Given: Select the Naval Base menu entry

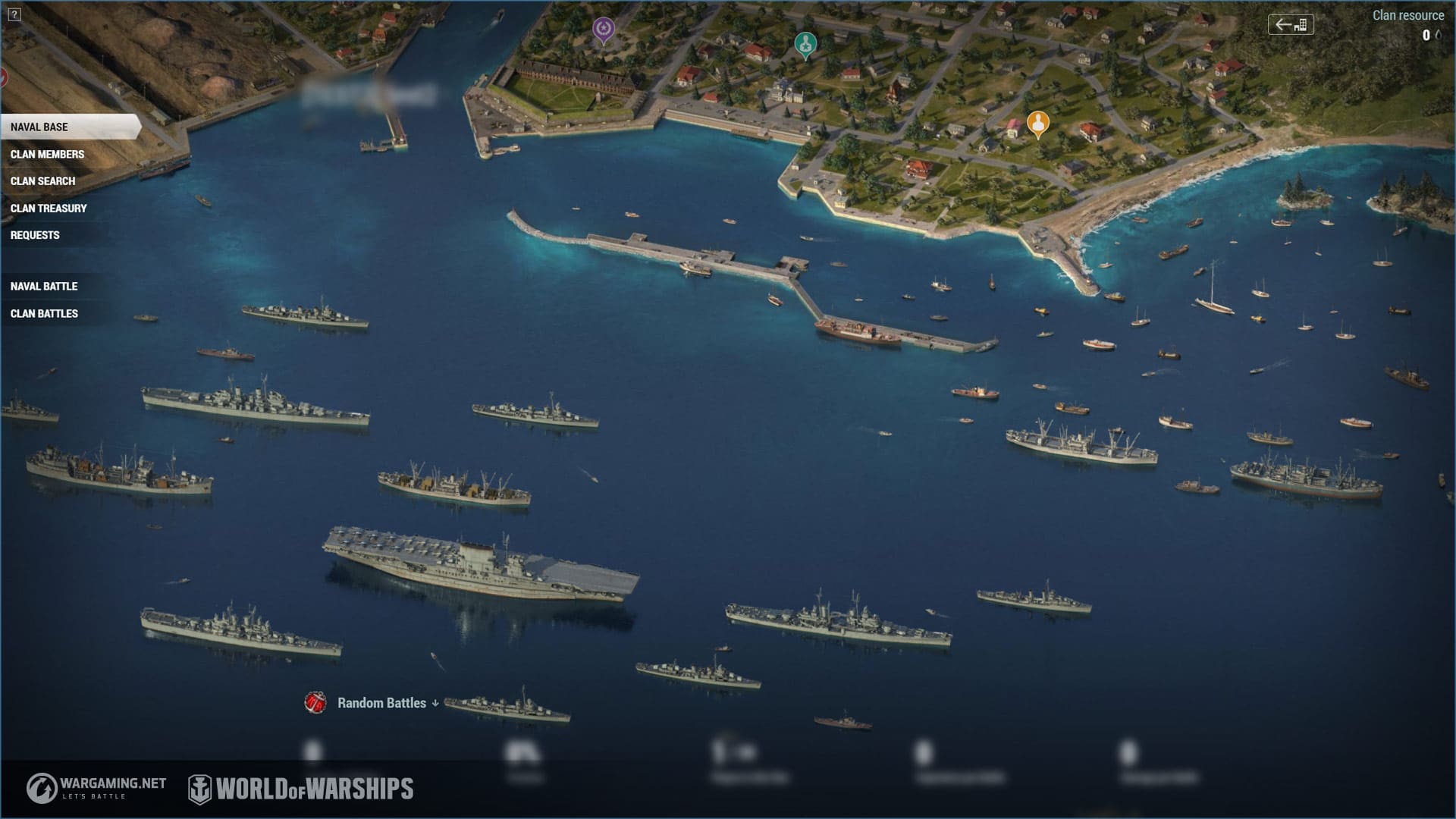Looking at the screenshot, I should 39,127.
